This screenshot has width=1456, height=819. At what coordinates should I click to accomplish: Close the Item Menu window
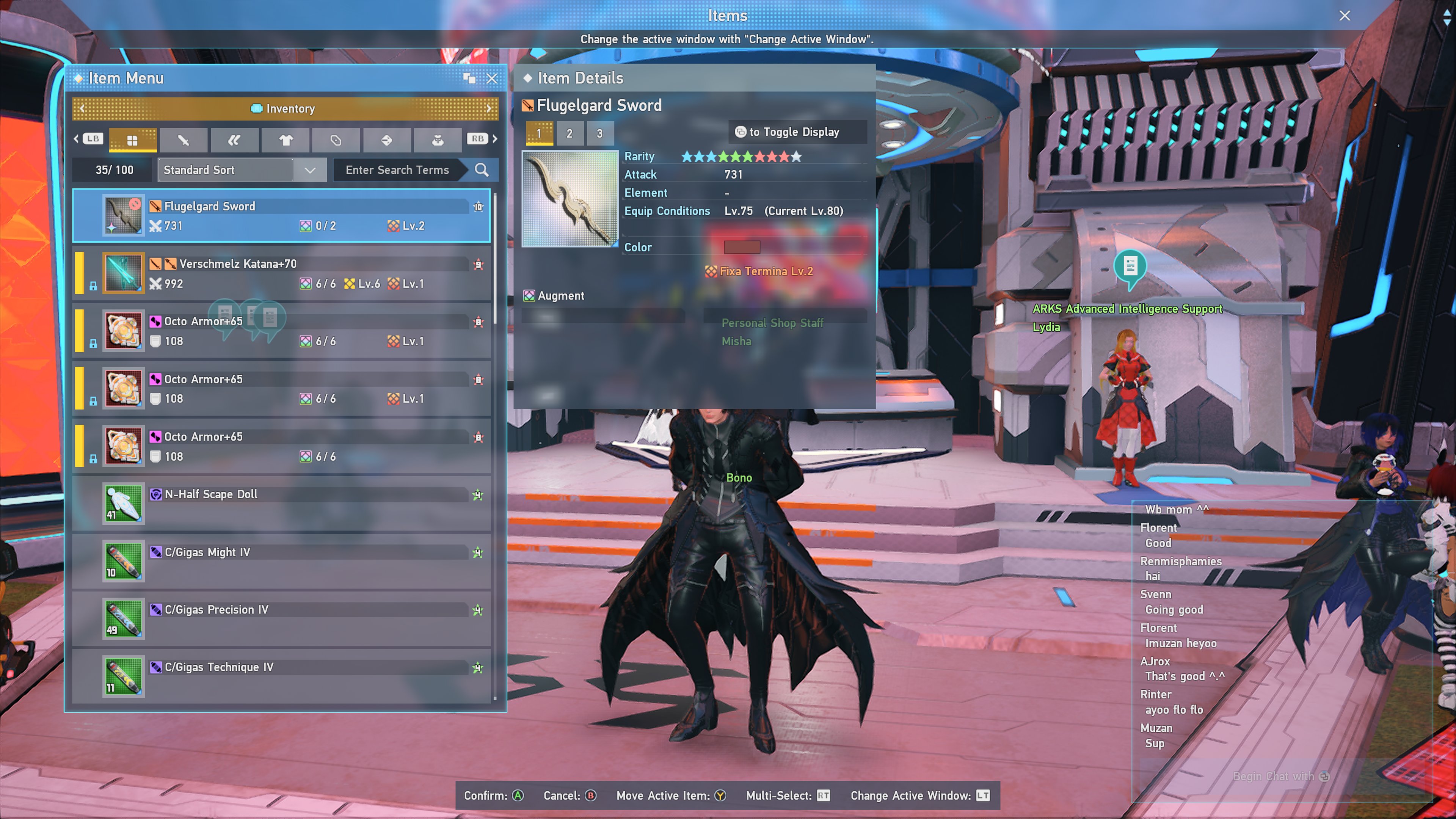492,78
